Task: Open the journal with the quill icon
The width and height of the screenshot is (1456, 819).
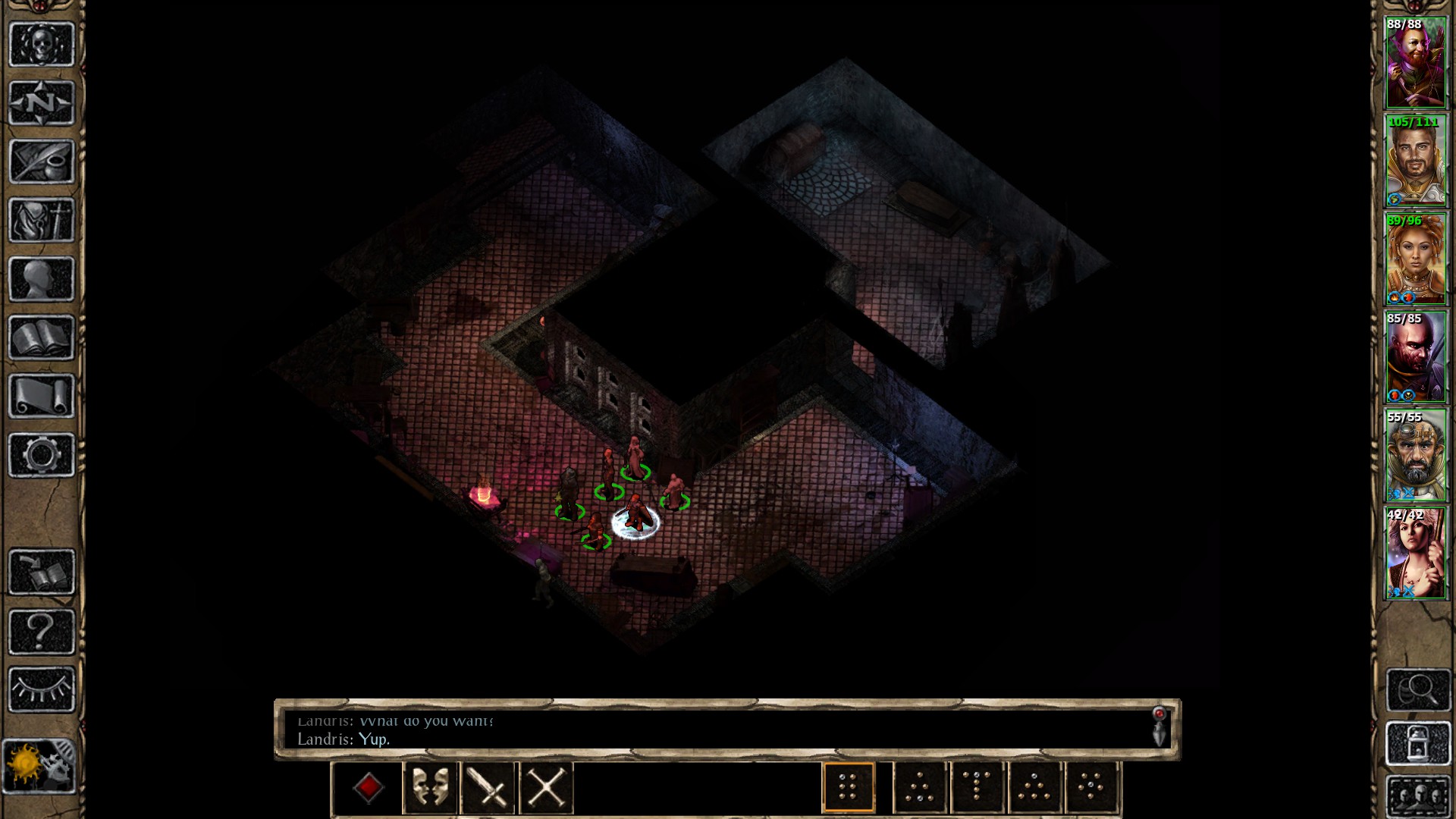Action: [x=42, y=162]
